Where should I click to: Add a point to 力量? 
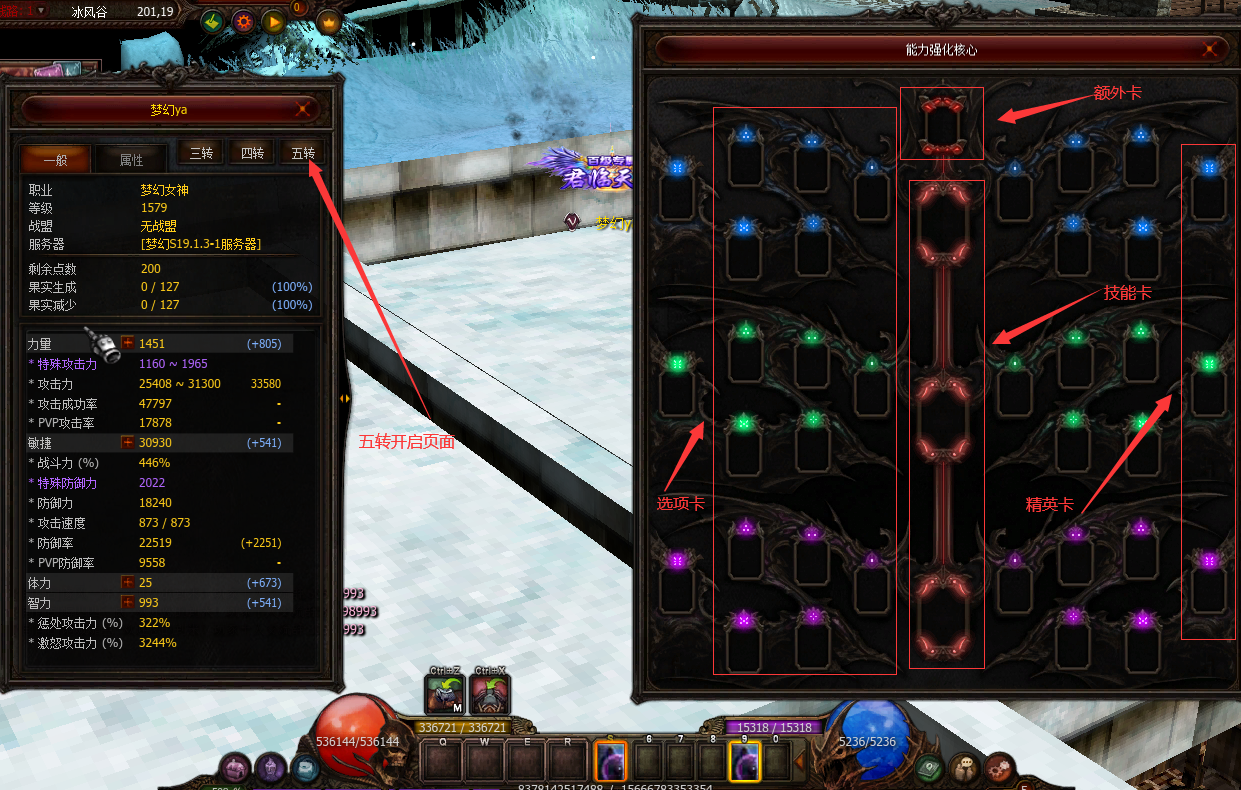(x=127, y=343)
